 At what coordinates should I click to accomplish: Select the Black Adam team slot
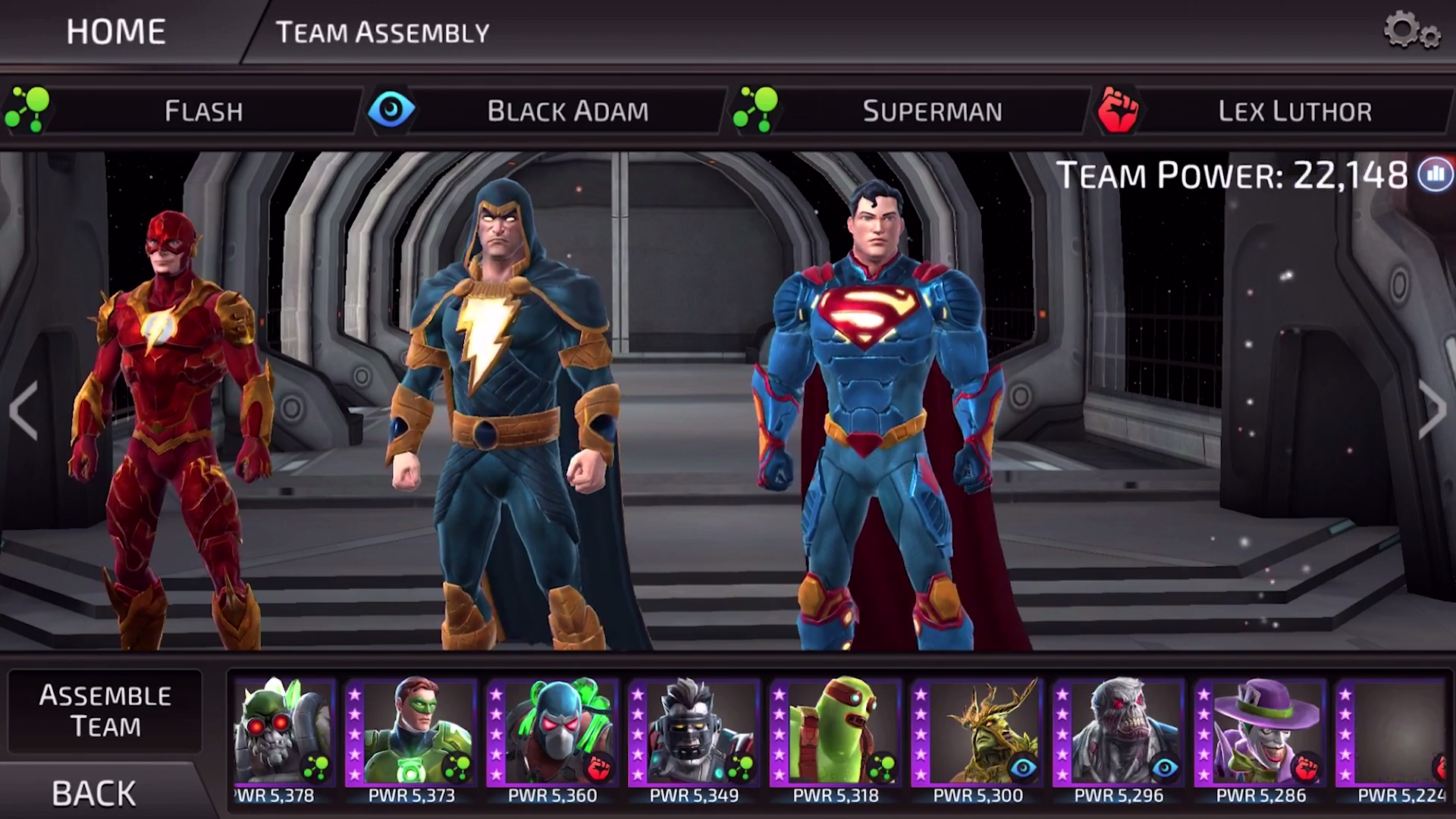[567, 111]
